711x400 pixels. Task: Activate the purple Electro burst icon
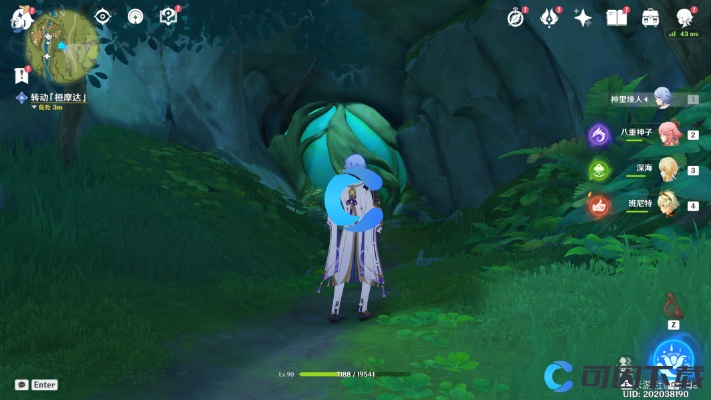click(x=600, y=134)
